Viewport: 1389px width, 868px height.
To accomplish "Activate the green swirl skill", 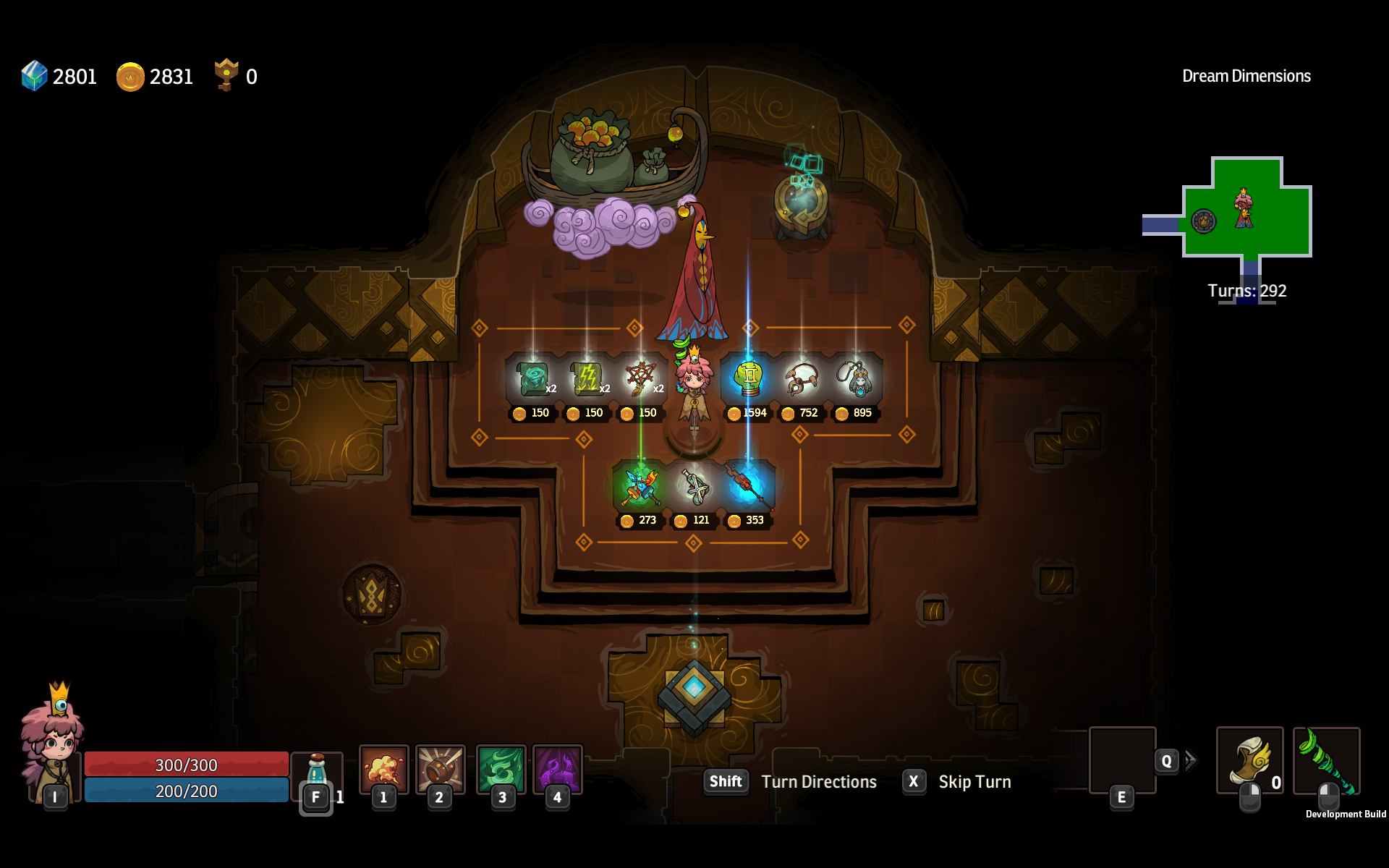I will [501, 769].
